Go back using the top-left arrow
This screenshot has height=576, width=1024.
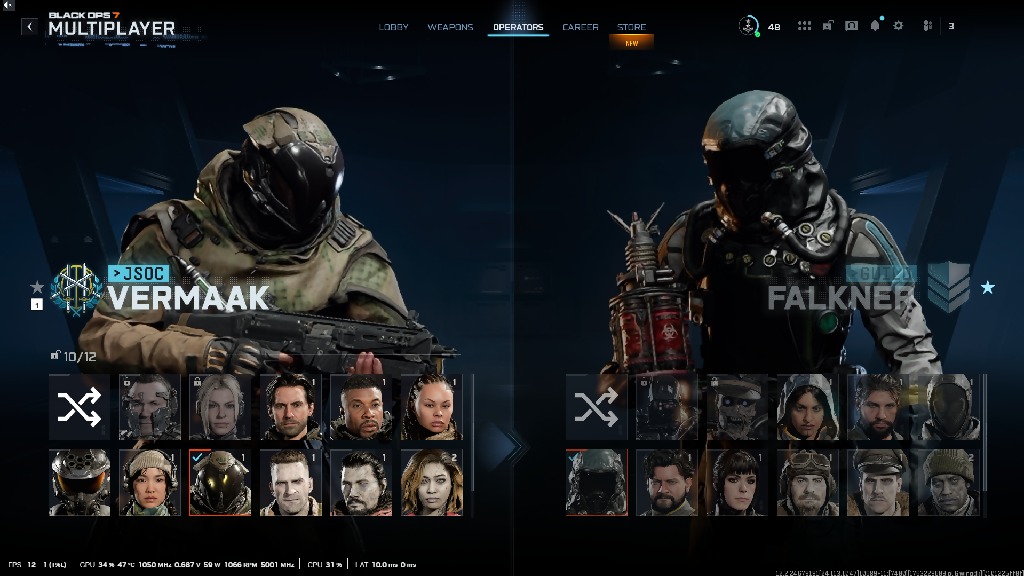(29, 27)
